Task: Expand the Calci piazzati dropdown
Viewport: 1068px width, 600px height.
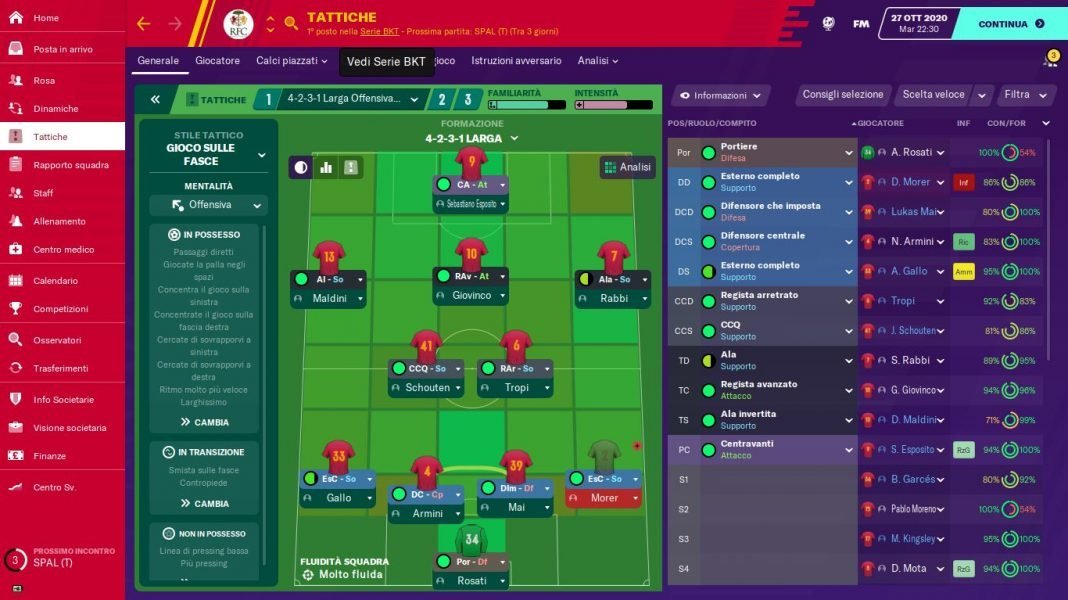Action: coord(291,61)
